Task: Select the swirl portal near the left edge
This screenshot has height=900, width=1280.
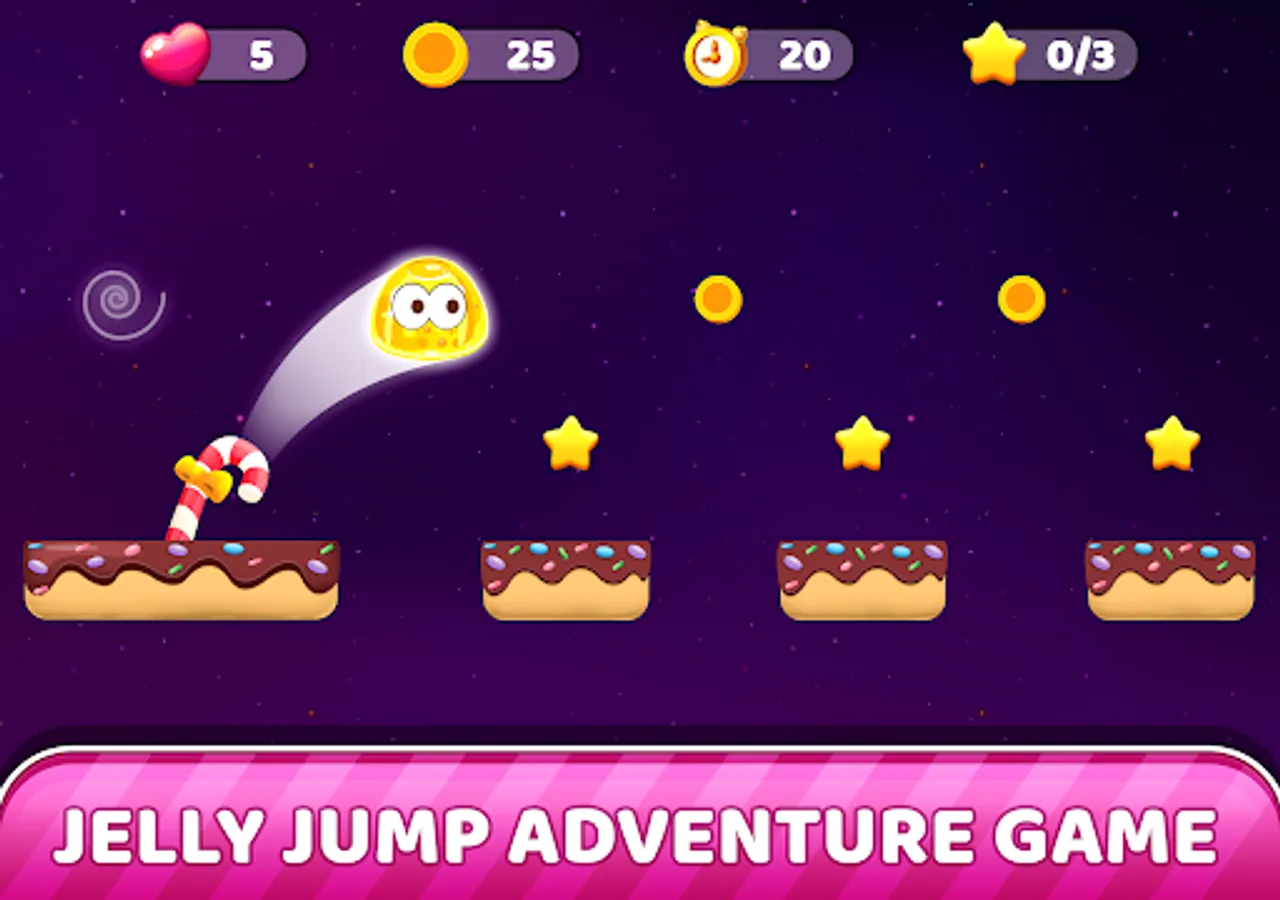Action: 117,299
